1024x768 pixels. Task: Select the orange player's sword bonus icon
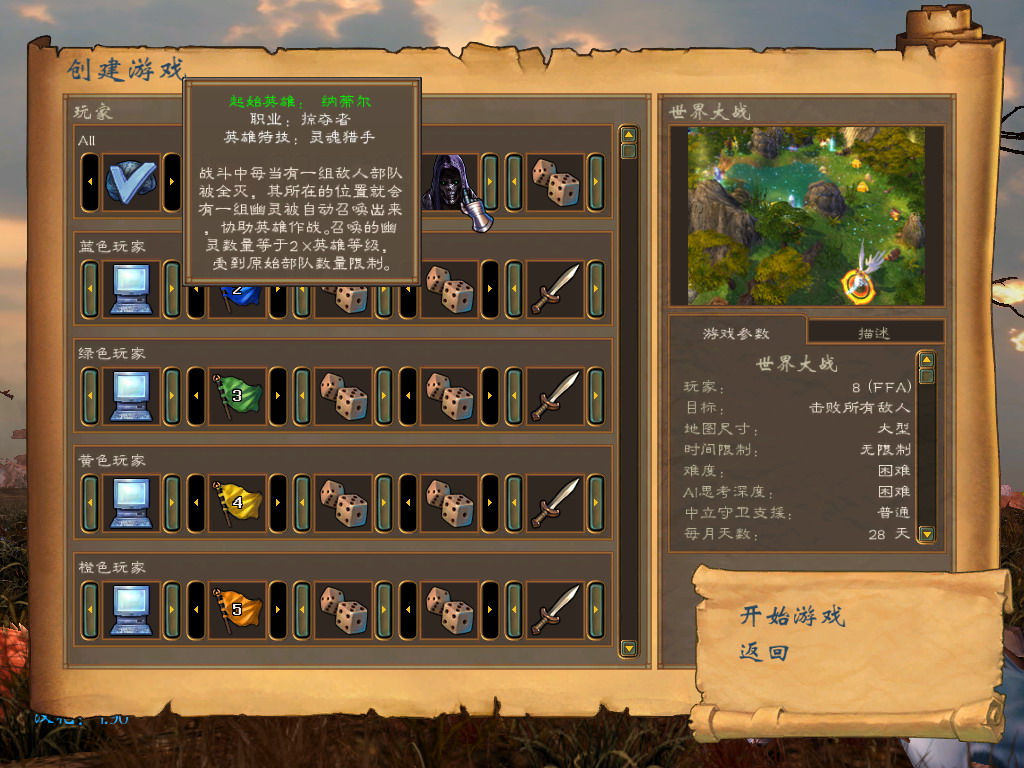pyautogui.click(x=555, y=610)
